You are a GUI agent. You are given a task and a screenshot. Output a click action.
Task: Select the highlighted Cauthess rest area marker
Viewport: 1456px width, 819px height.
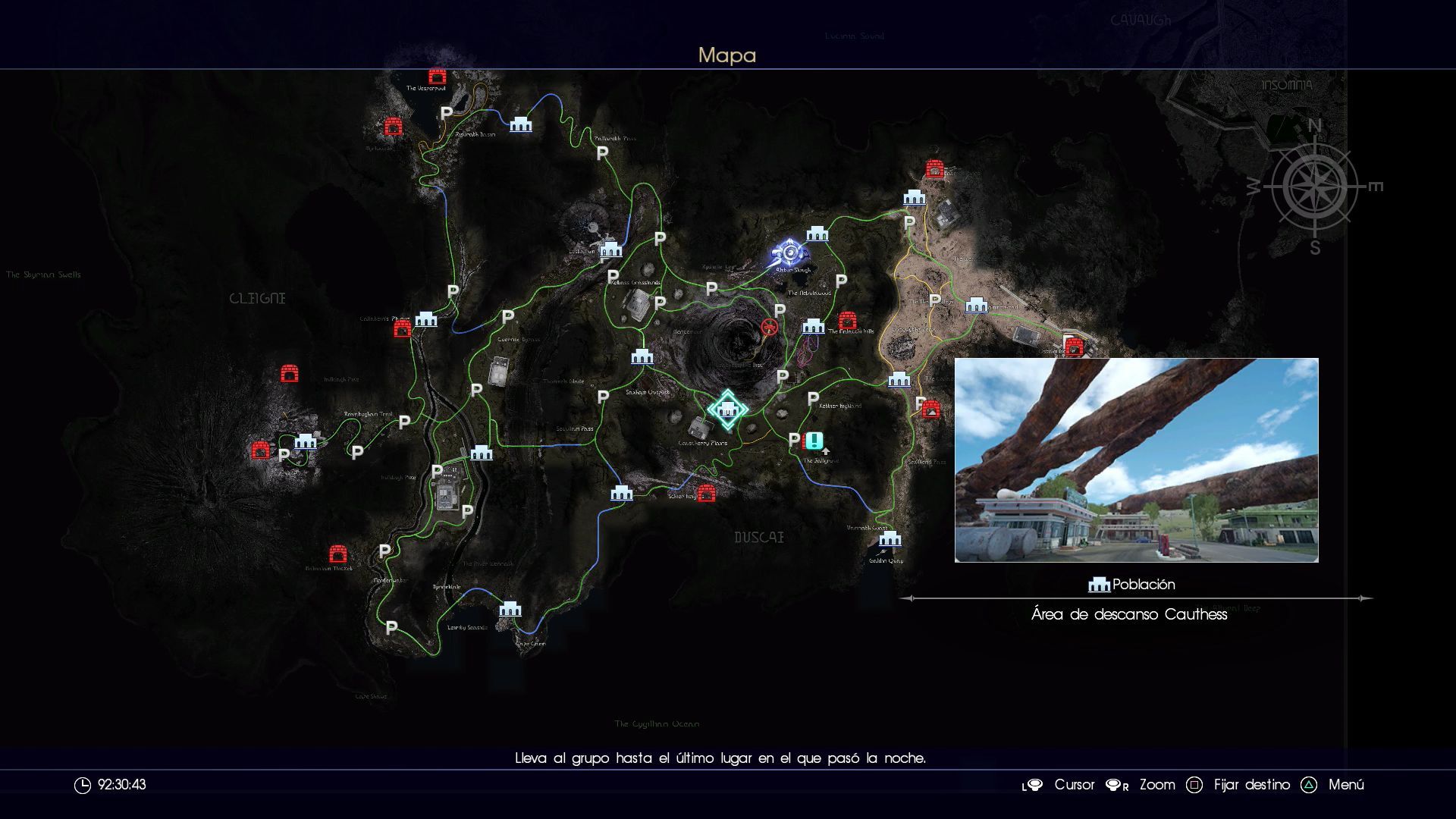(727, 410)
